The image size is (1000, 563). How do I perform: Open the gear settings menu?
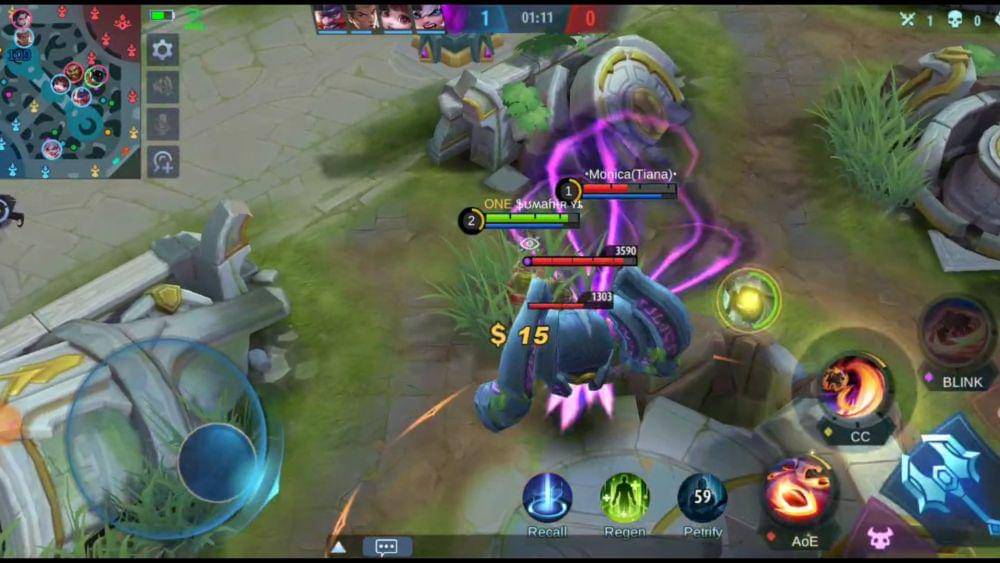tap(163, 49)
